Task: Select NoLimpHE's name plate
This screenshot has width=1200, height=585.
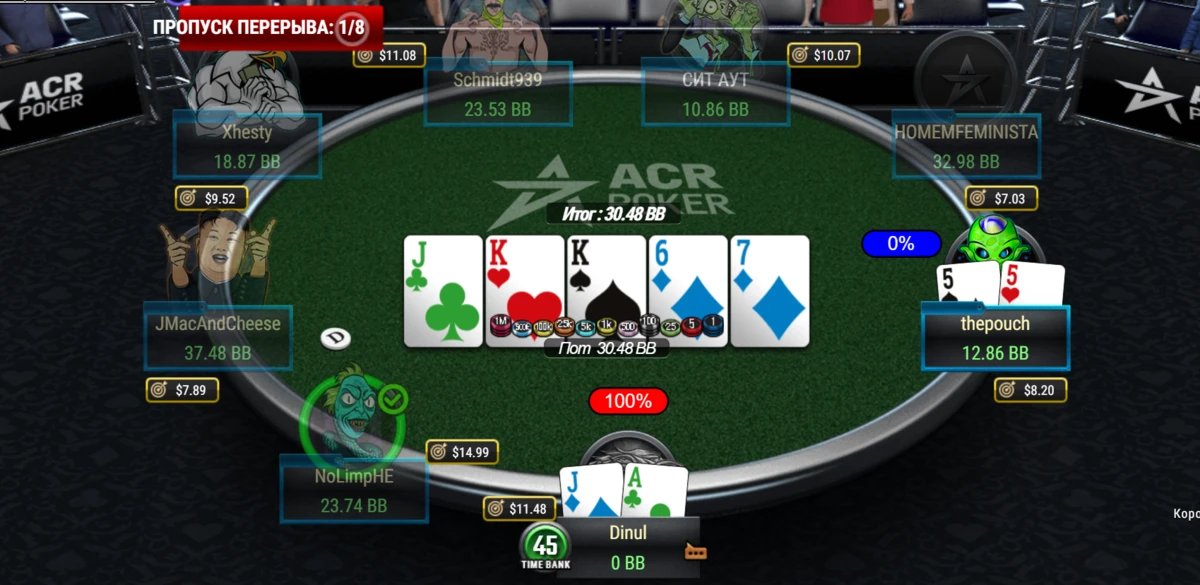Action: click(x=354, y=490)
